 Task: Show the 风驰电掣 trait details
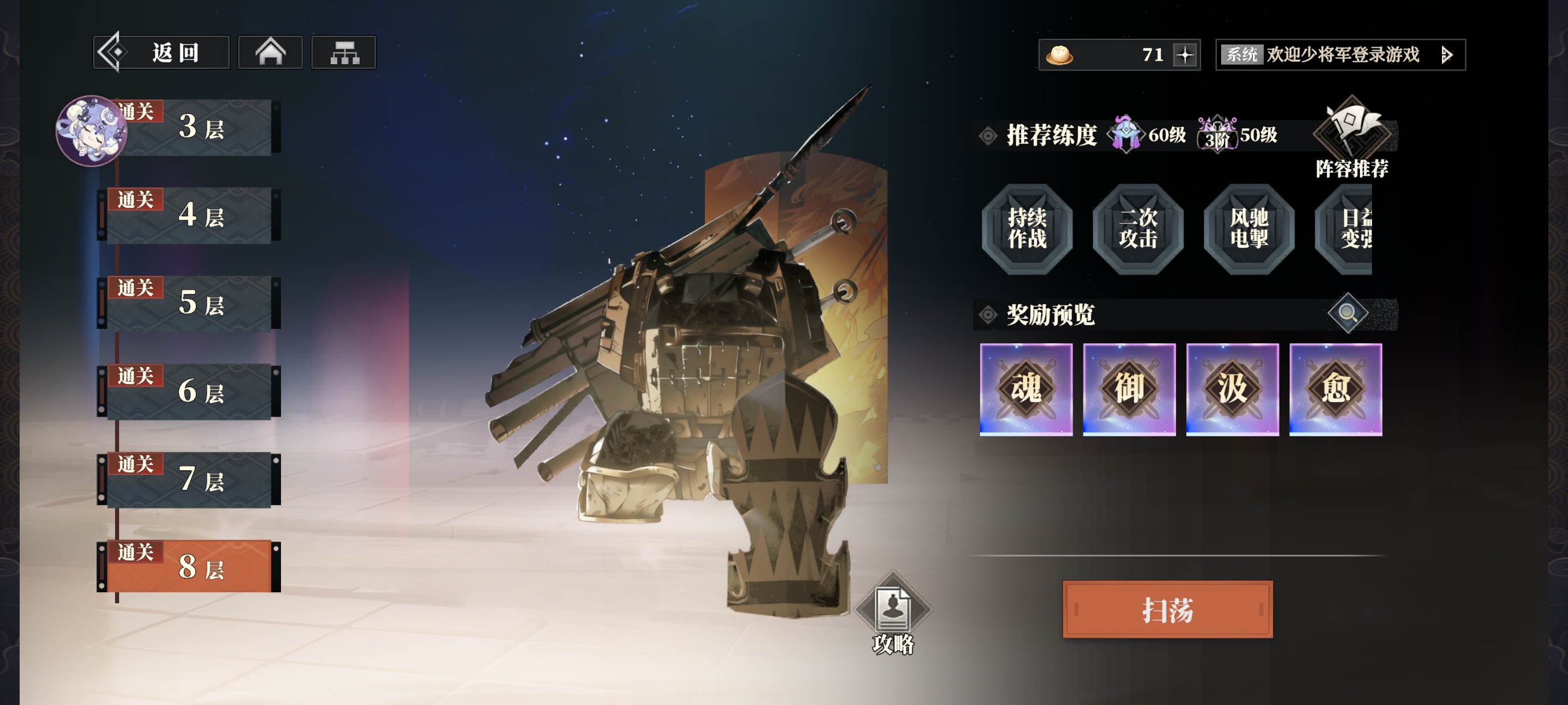(x=1248, y=229)
